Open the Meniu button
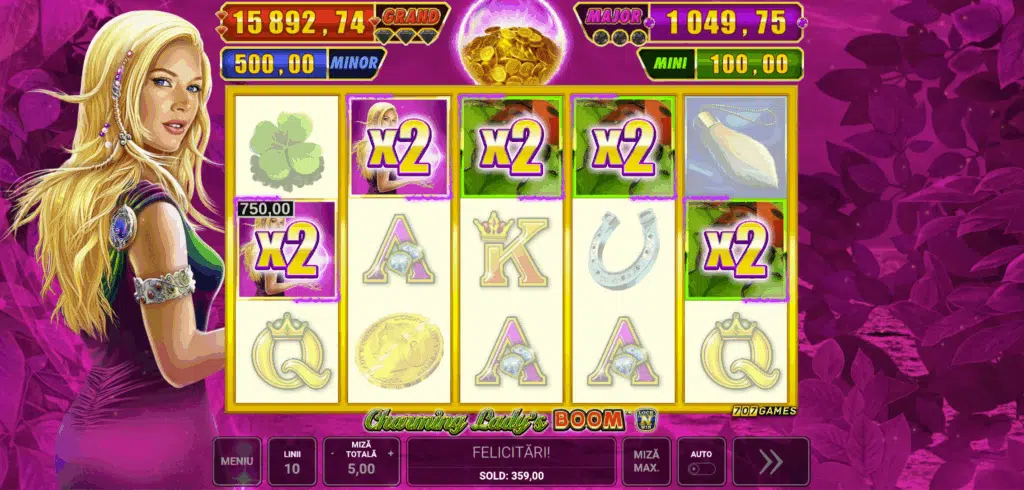The width and height of the screenshot is (1024, 490). [x=237, y=462]
